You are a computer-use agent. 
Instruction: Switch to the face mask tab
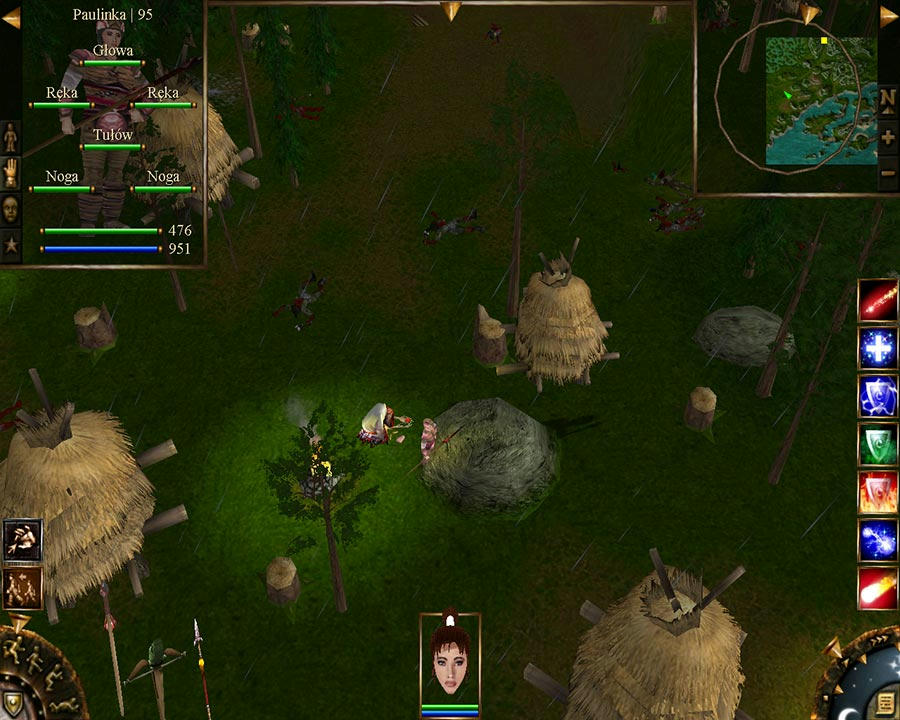coord(11,209)
